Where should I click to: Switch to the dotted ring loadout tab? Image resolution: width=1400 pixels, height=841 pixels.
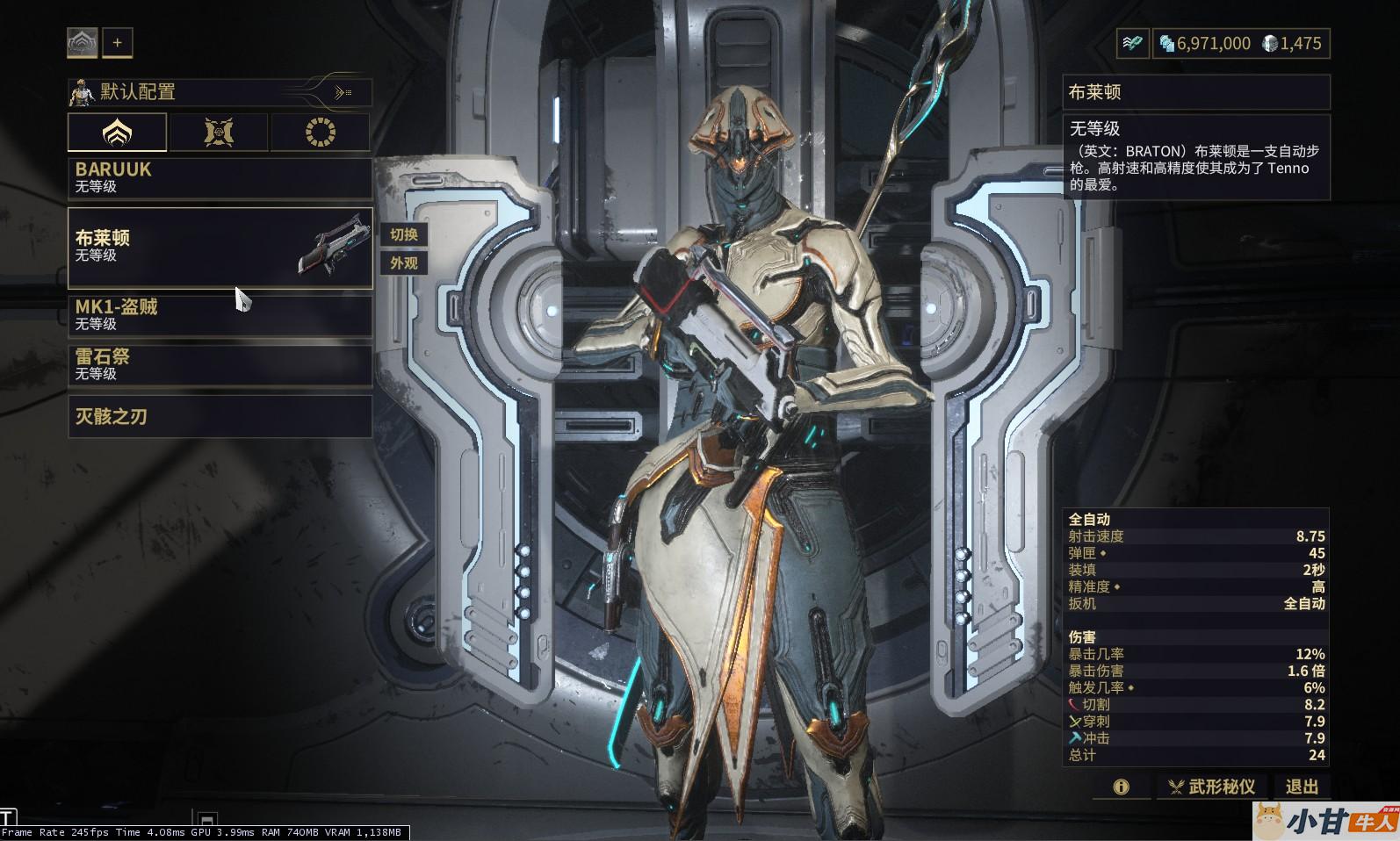[x=320, y=133]
